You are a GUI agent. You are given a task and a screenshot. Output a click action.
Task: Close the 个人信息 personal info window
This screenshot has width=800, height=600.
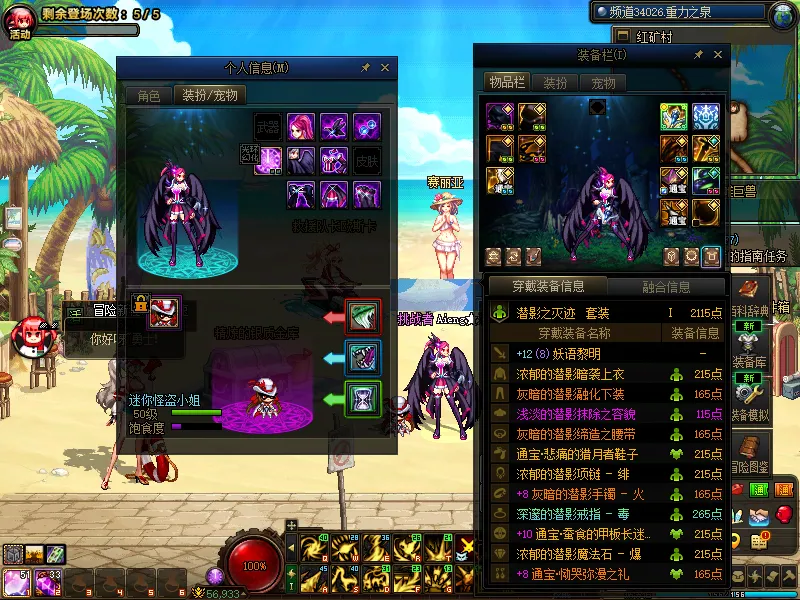coord(385,68)
